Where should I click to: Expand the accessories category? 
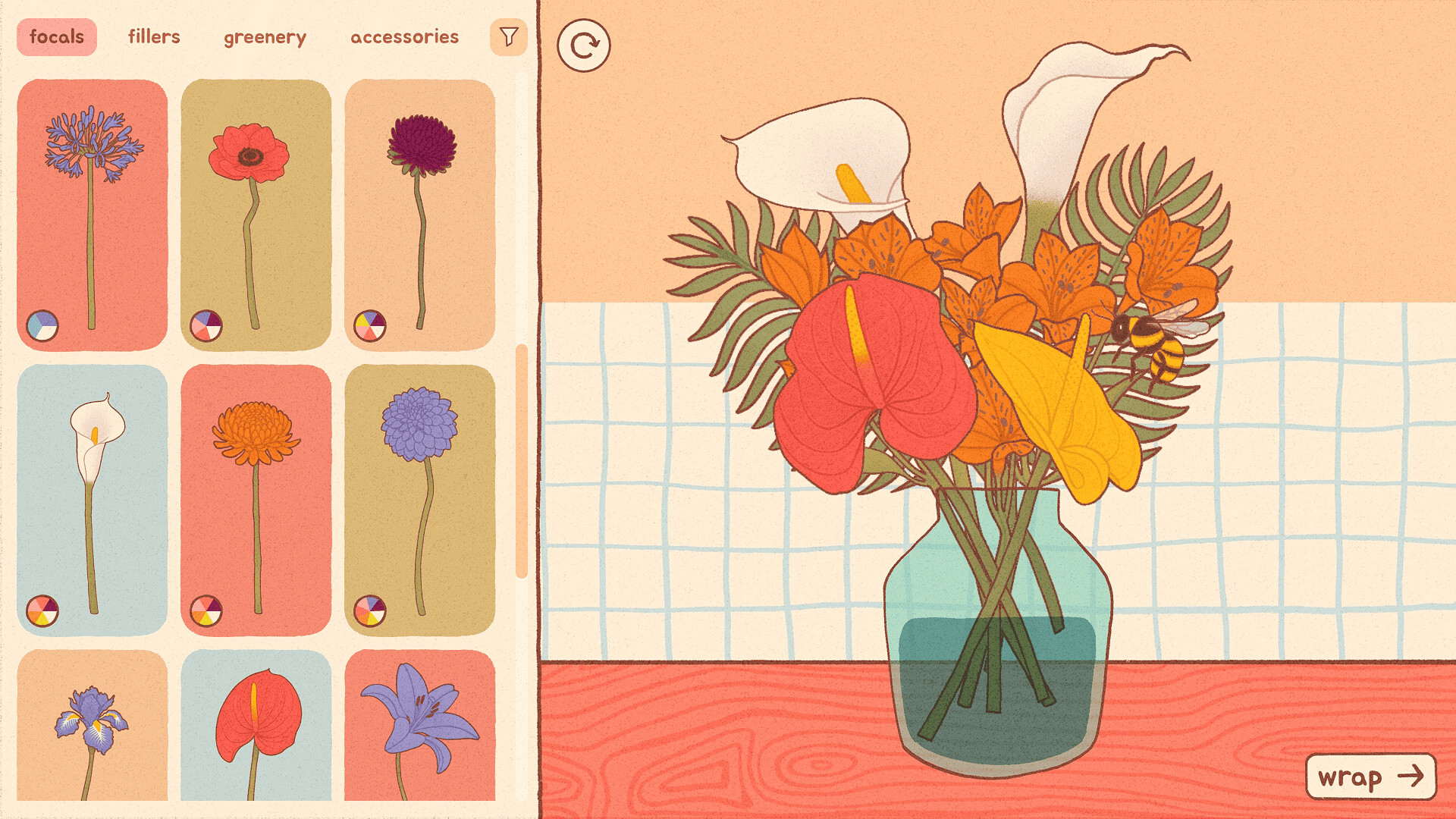(x=404, y=36)
